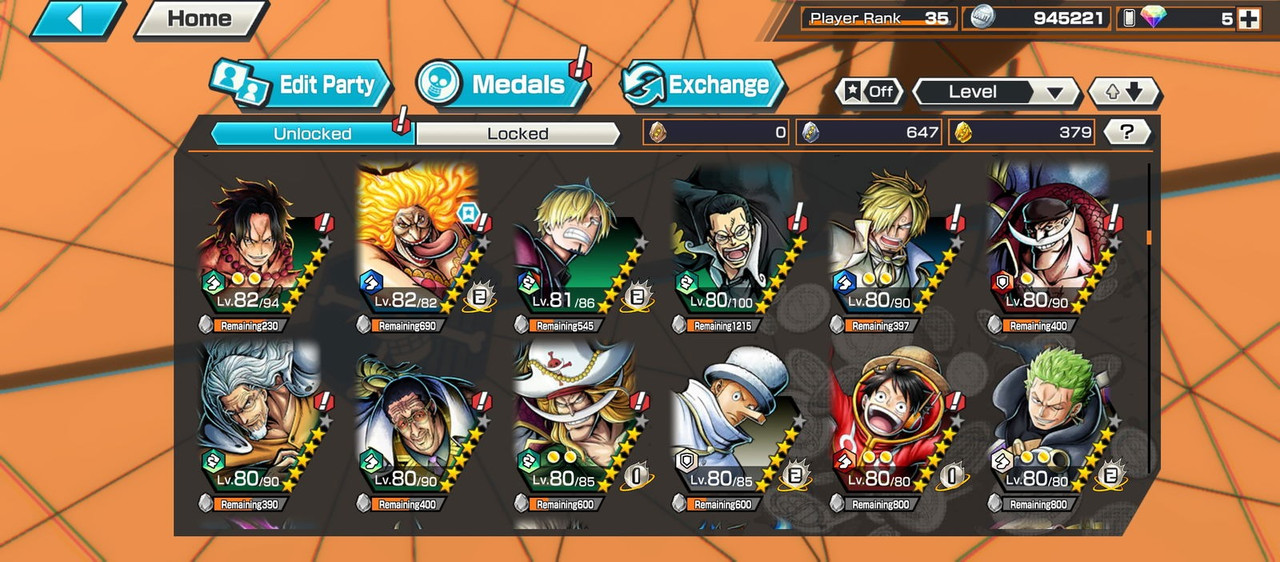Add rainbow diamonds with the plus button
Viewport: 1280px width, 562px height.
coord(1248,18)
